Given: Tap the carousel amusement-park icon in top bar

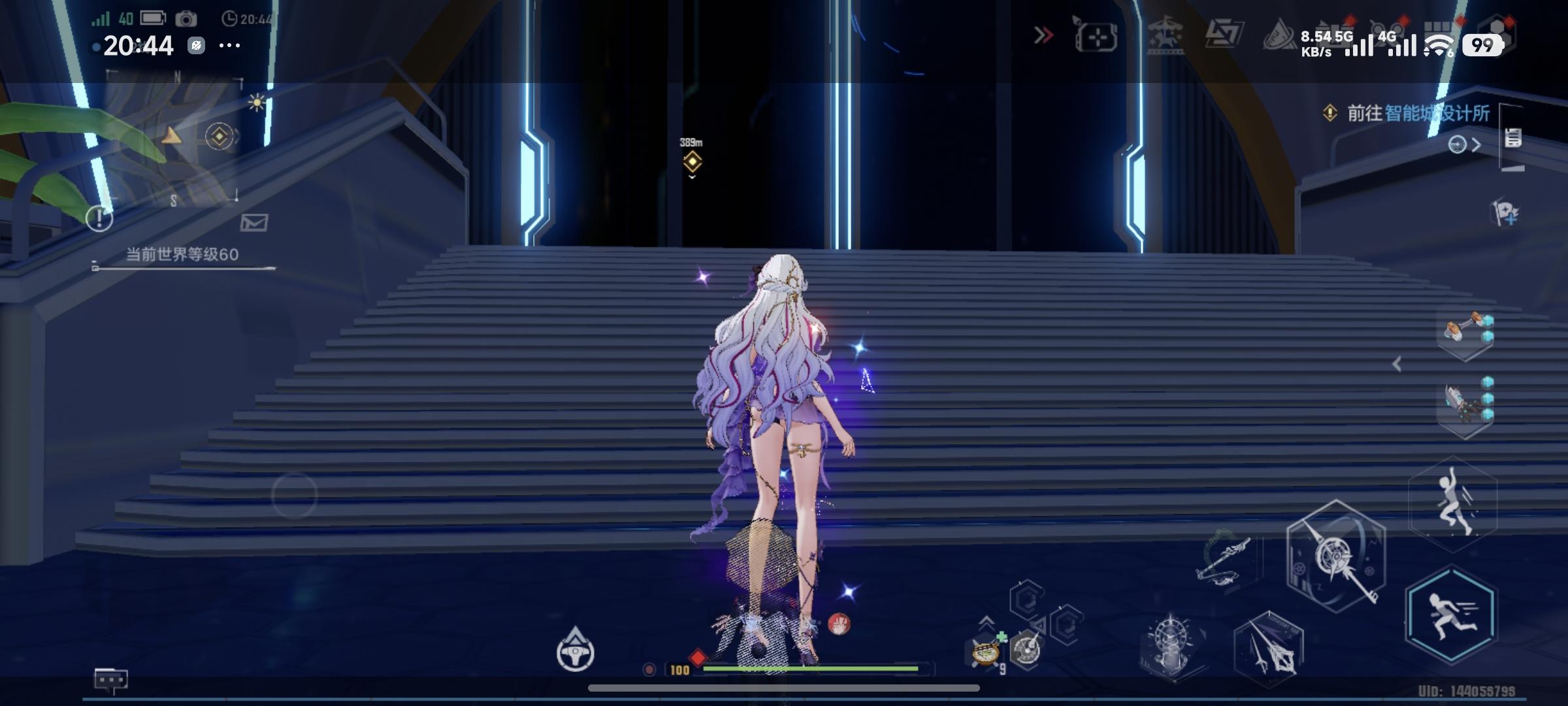Looking at the screenshot, I should 1167,37.
